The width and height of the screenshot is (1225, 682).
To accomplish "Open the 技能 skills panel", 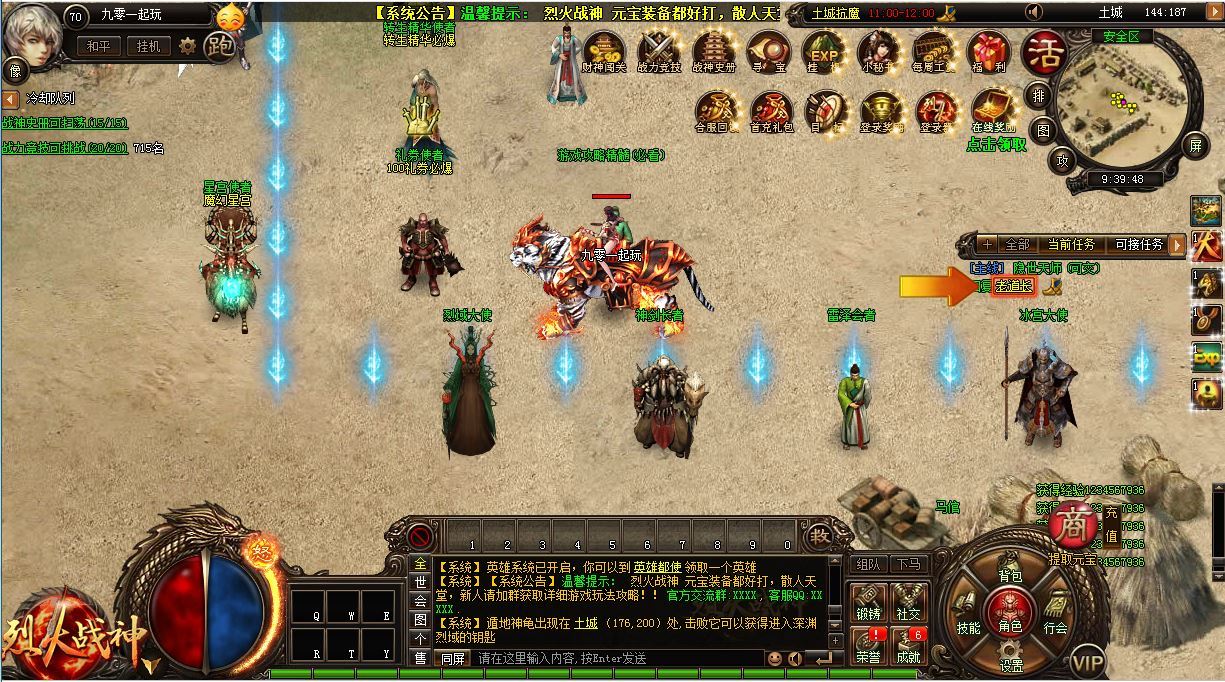I will tap(967, 612).
